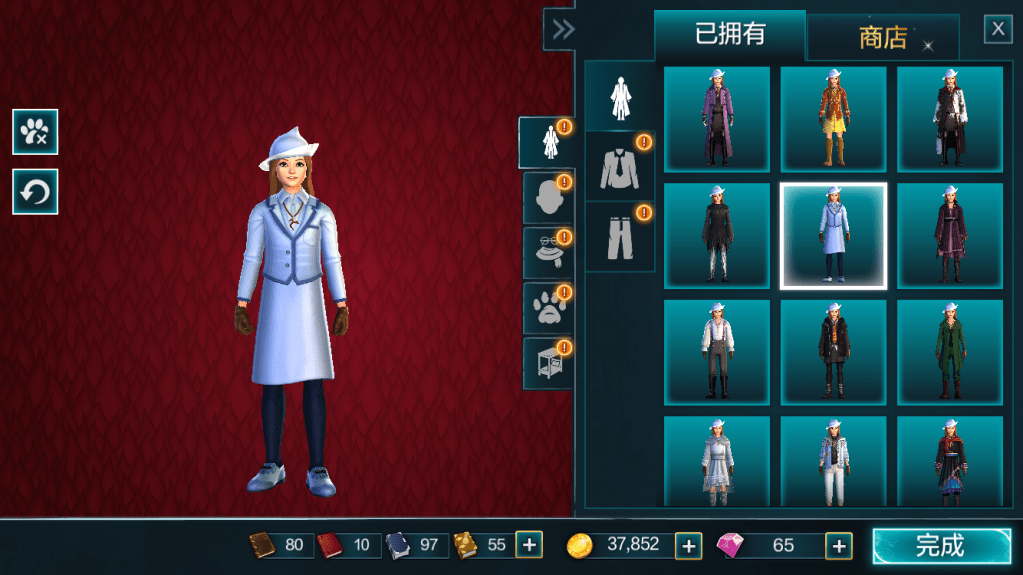1023x575 pixels.
Task: Buy more pink gems with plus button
Action: (839, 546)
